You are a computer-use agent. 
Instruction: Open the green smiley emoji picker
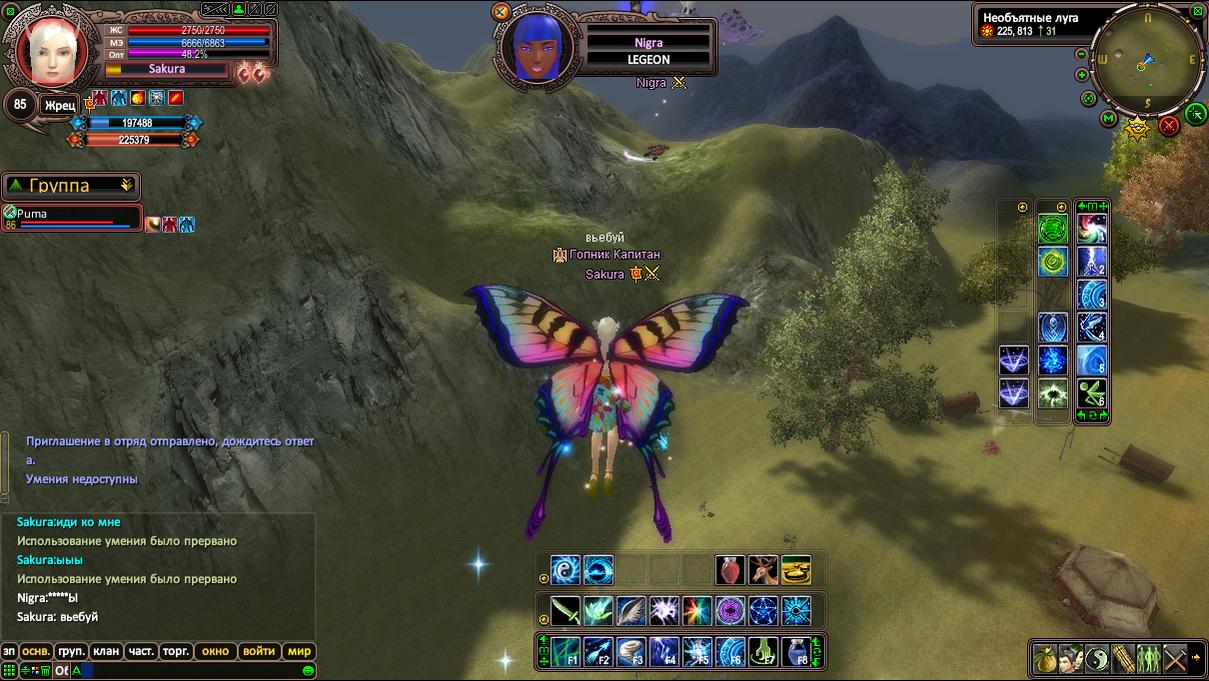309,671
